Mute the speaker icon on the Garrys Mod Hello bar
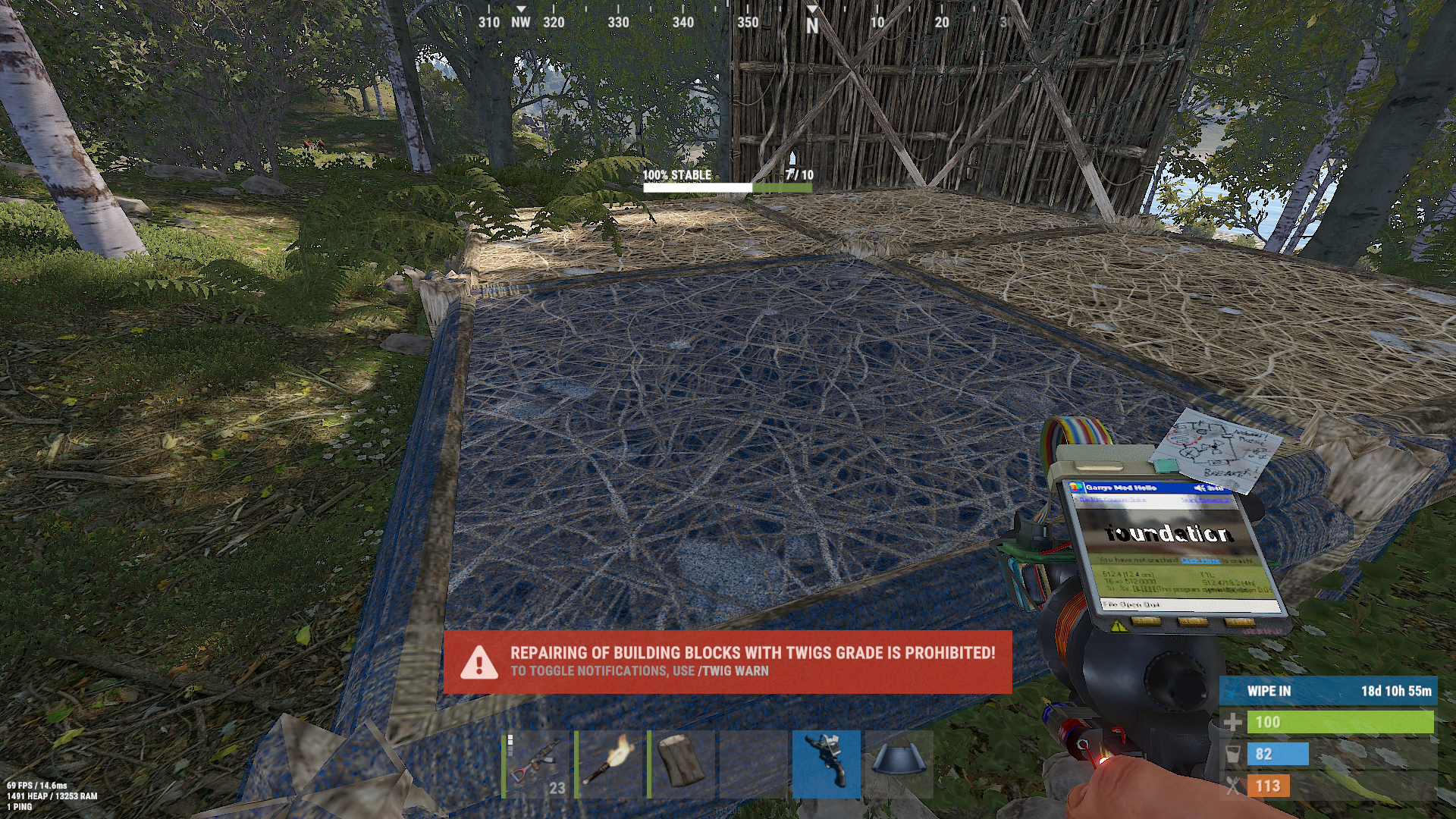This screenshot has width=1456, height=819. click(1200, 488)
